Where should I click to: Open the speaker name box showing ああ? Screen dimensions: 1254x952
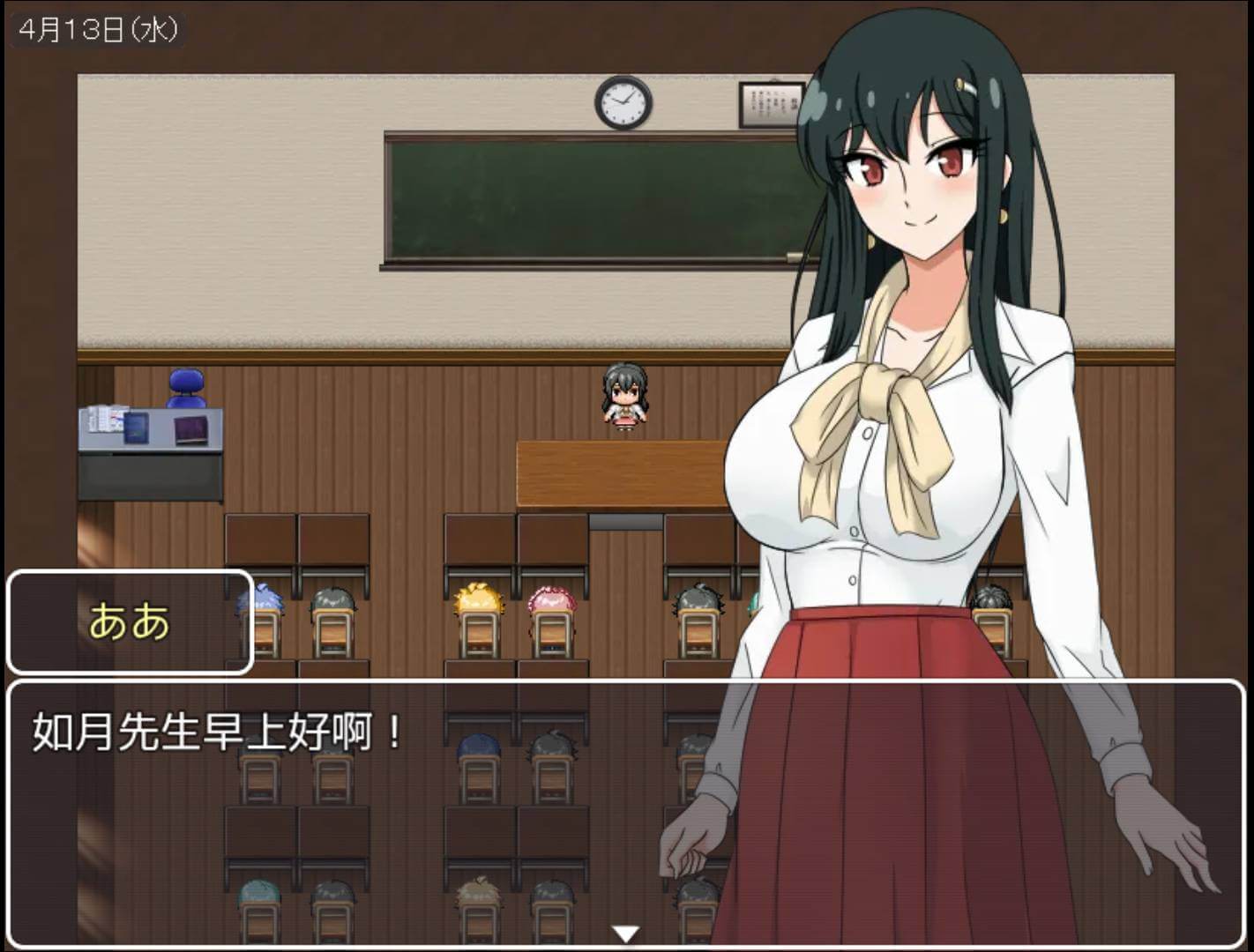129,620
